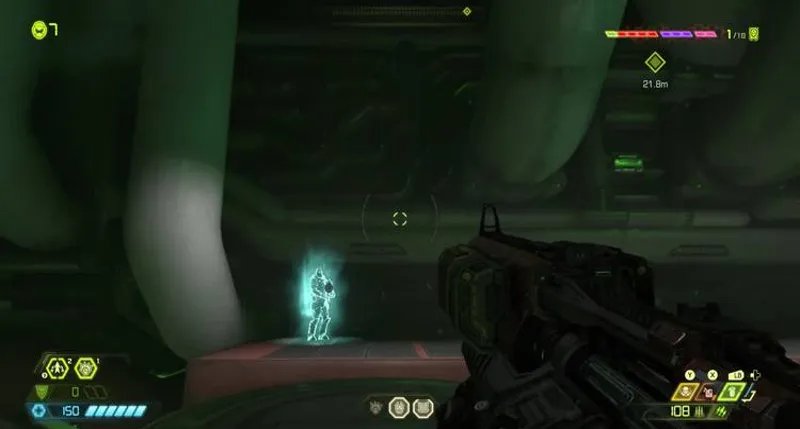Click the blue health cross icon

(x=39, y=411)
